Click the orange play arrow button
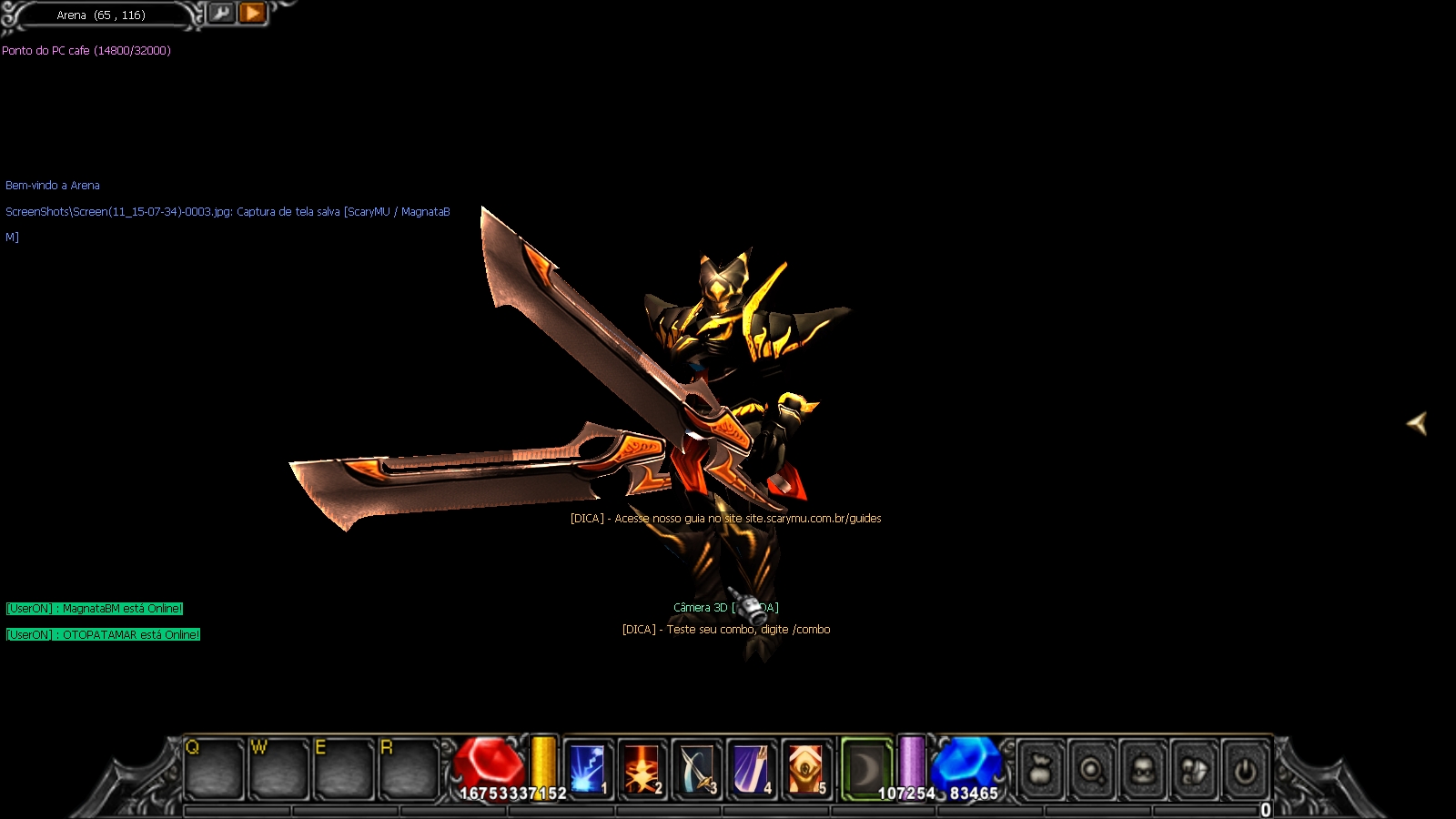Image resolution: width=1456 pixels, height=819 pixels. (x=252, y=13)
